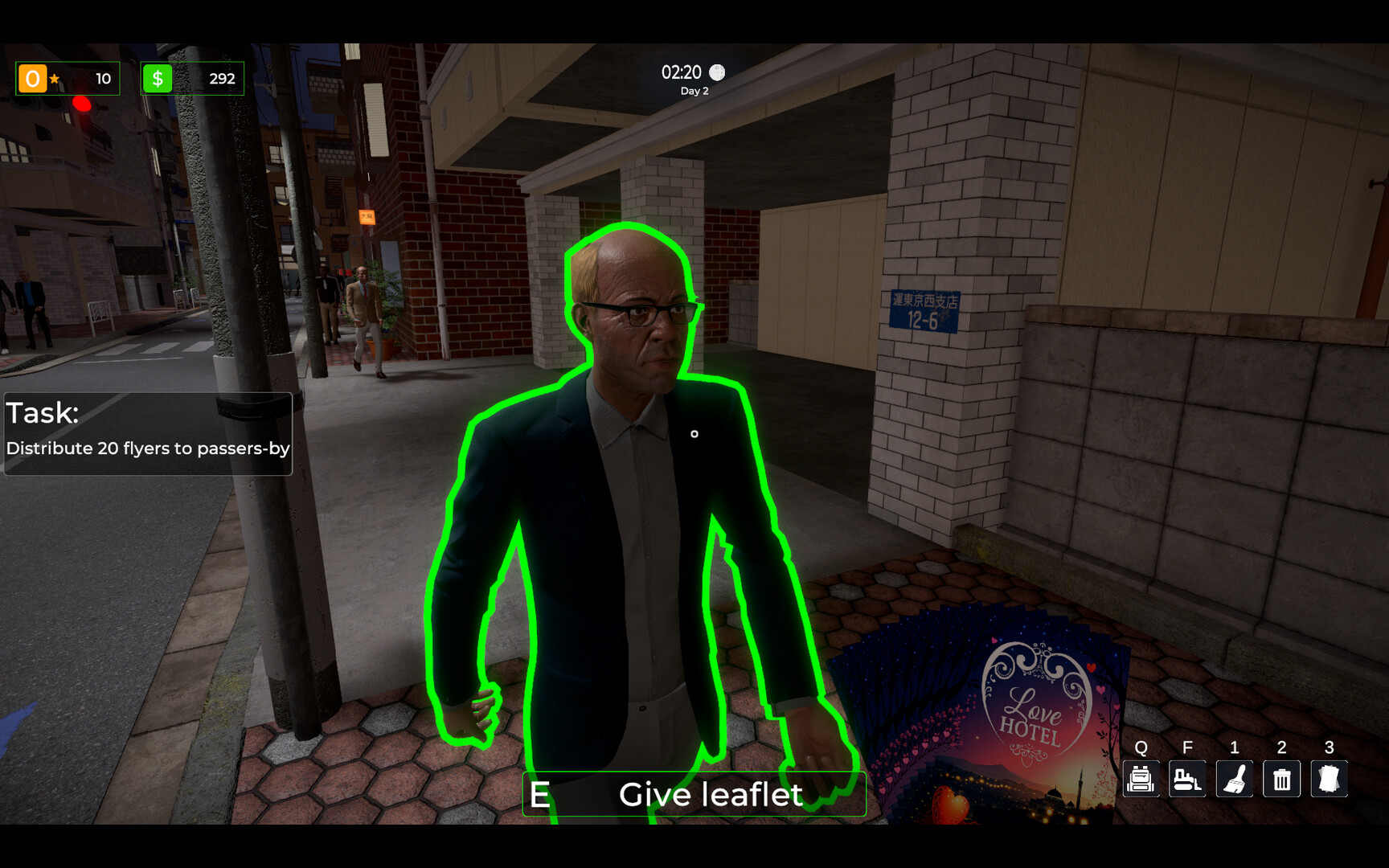Viewport: 1389px width, 868px height.
Task: Click the dollar sign icon on money counter
Action: pyautogui.click(x=158, y=78)
